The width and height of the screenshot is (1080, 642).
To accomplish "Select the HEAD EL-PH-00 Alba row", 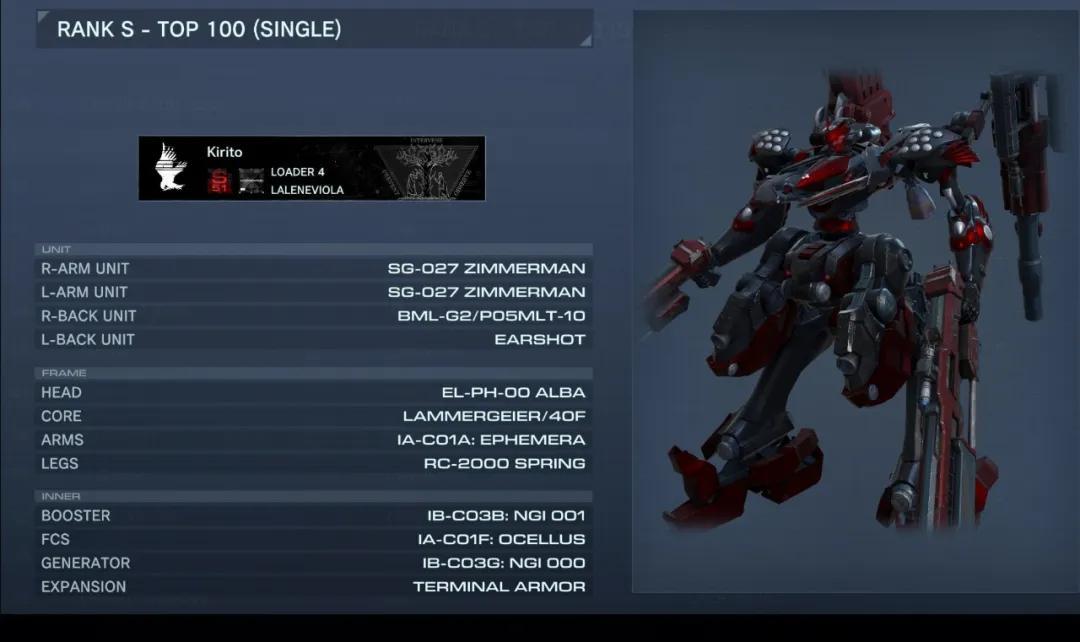I will pyautogui.click(x=313, y=392).
